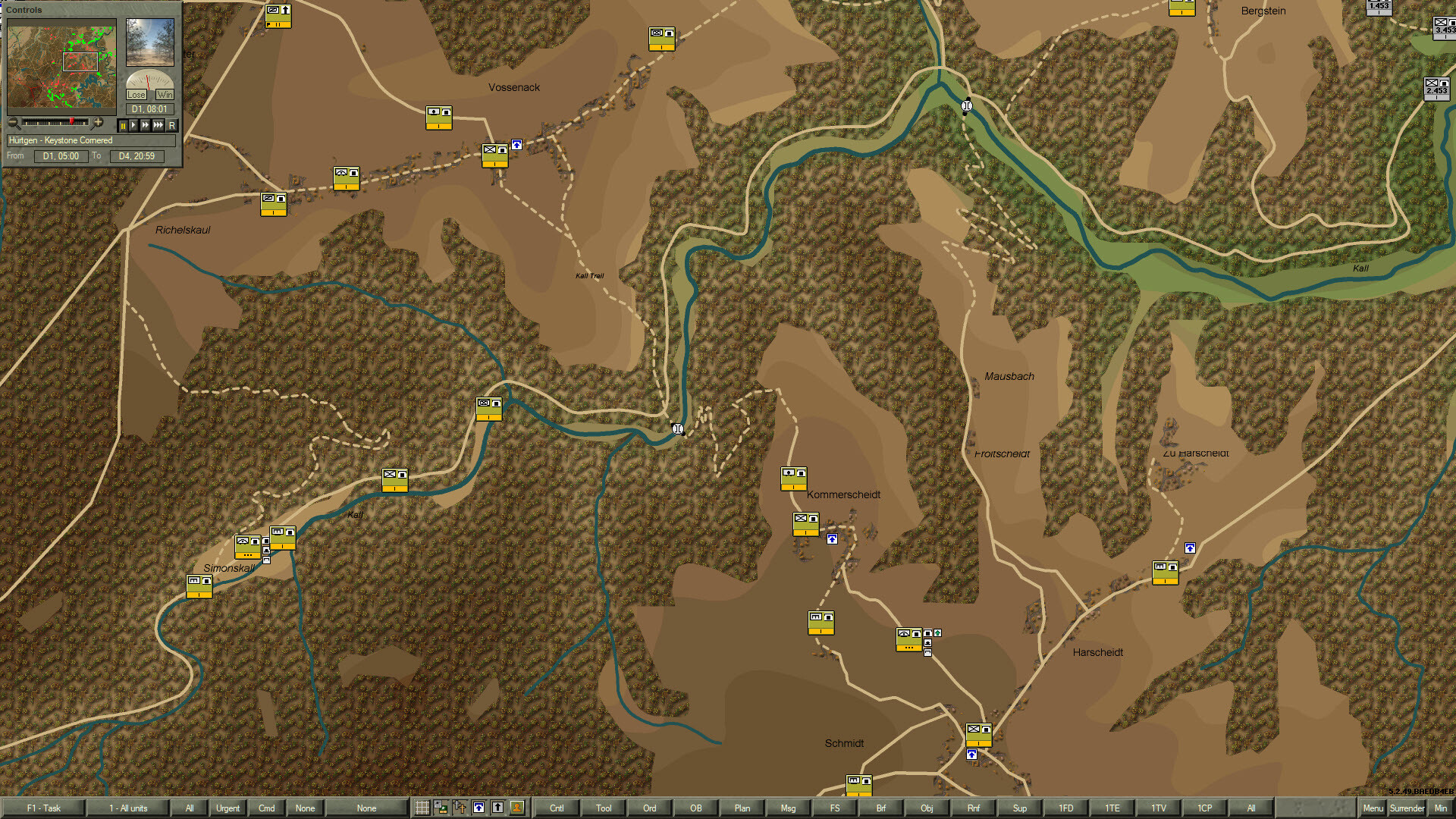Click the minimap to recenter the view
This screenshot has width=1456, height=819.
coord(61,64)
